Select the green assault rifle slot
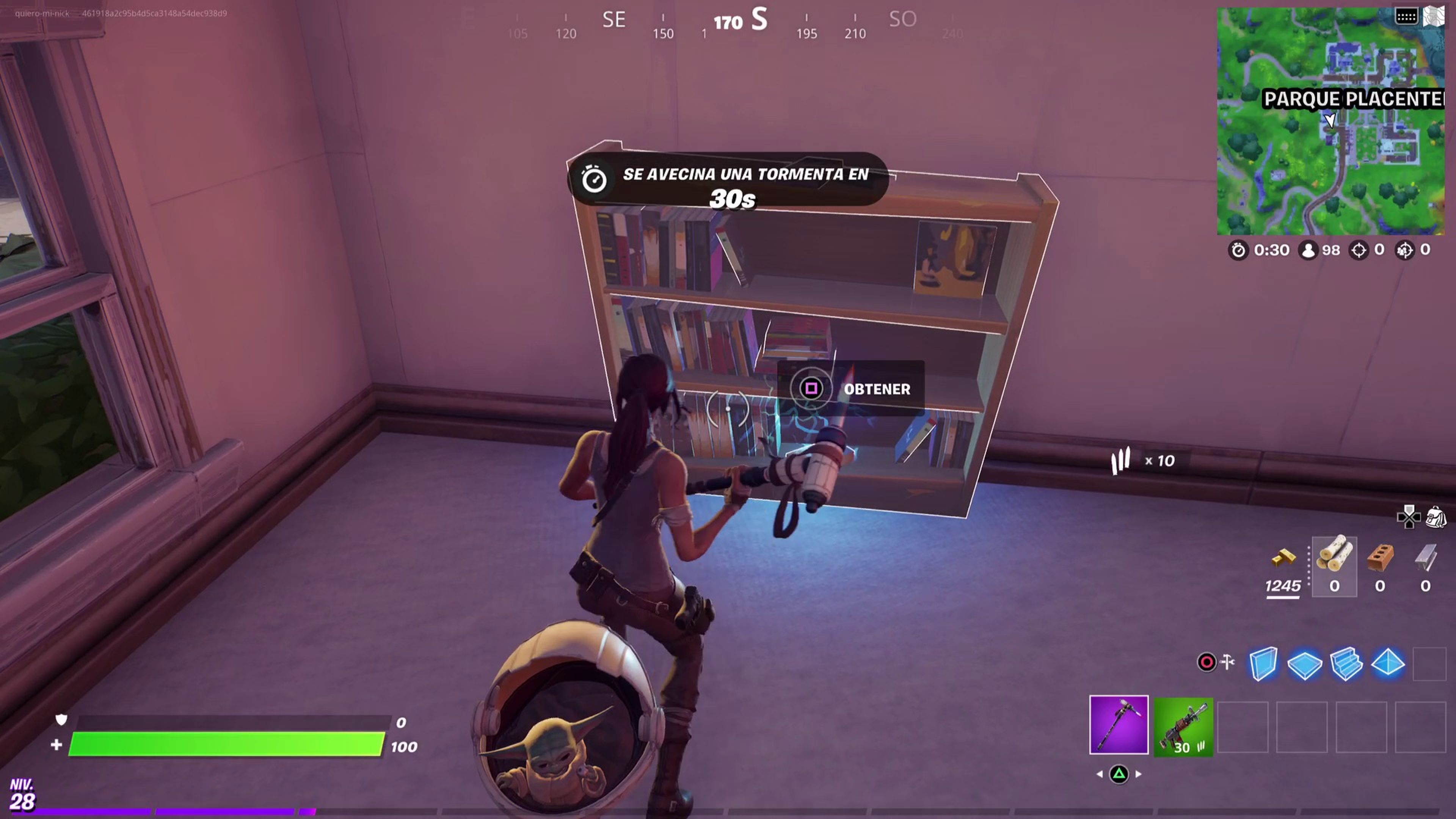This screenshot has width=1456, height=819. (x=1183, y=726)
